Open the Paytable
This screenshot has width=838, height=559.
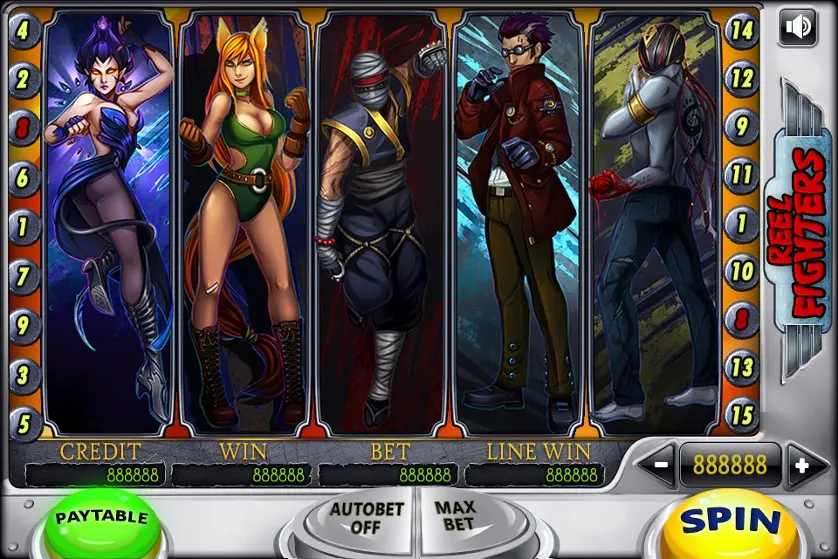pyautogui.click(x=101, y=519)
